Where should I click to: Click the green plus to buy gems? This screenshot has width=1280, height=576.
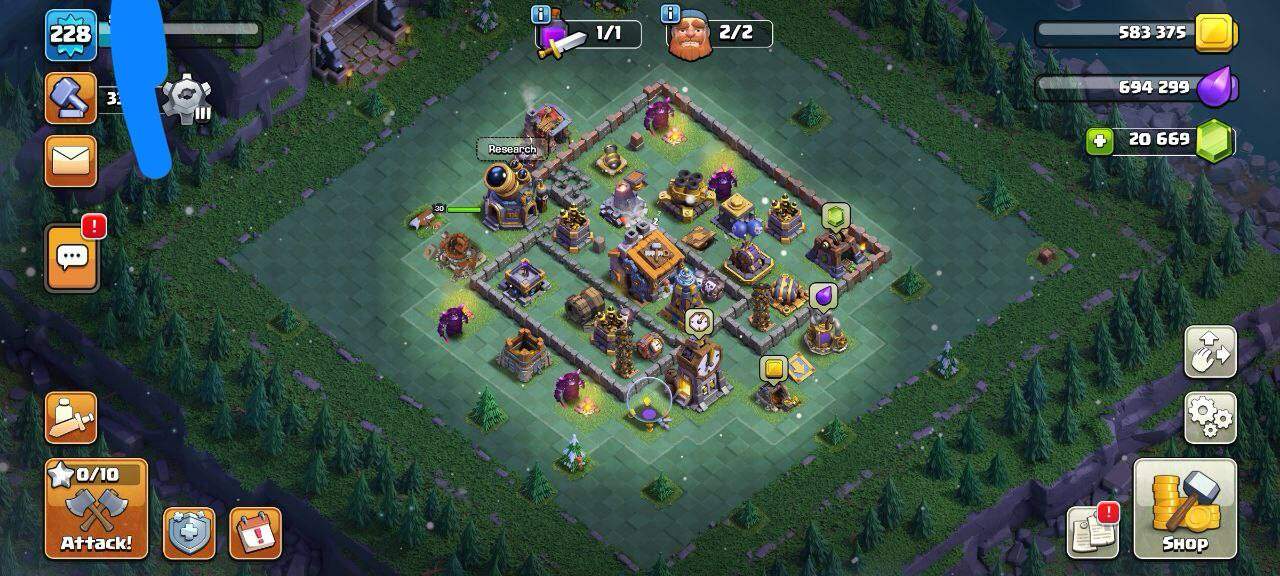[1099, 141]
